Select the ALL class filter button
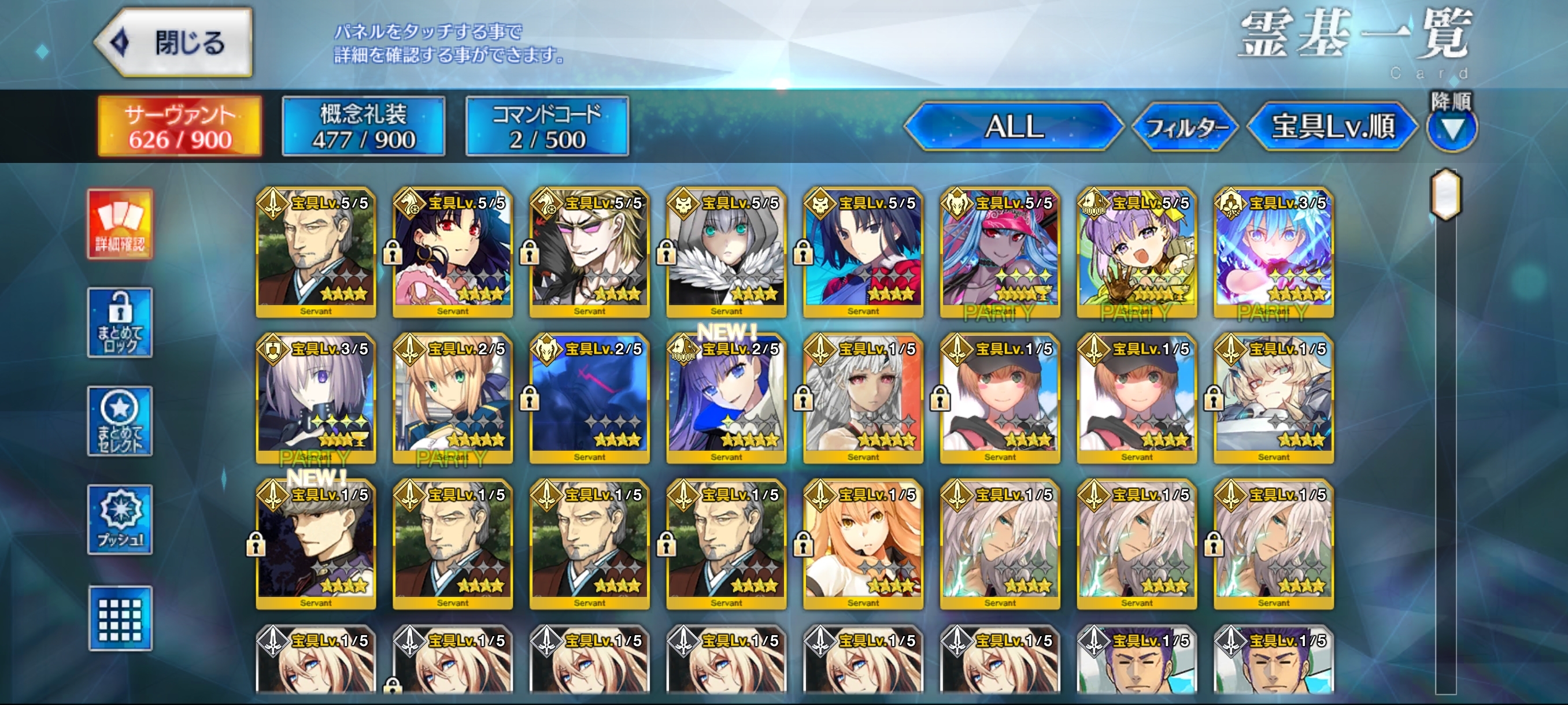1568x705 pixels. coord(1014,127)
